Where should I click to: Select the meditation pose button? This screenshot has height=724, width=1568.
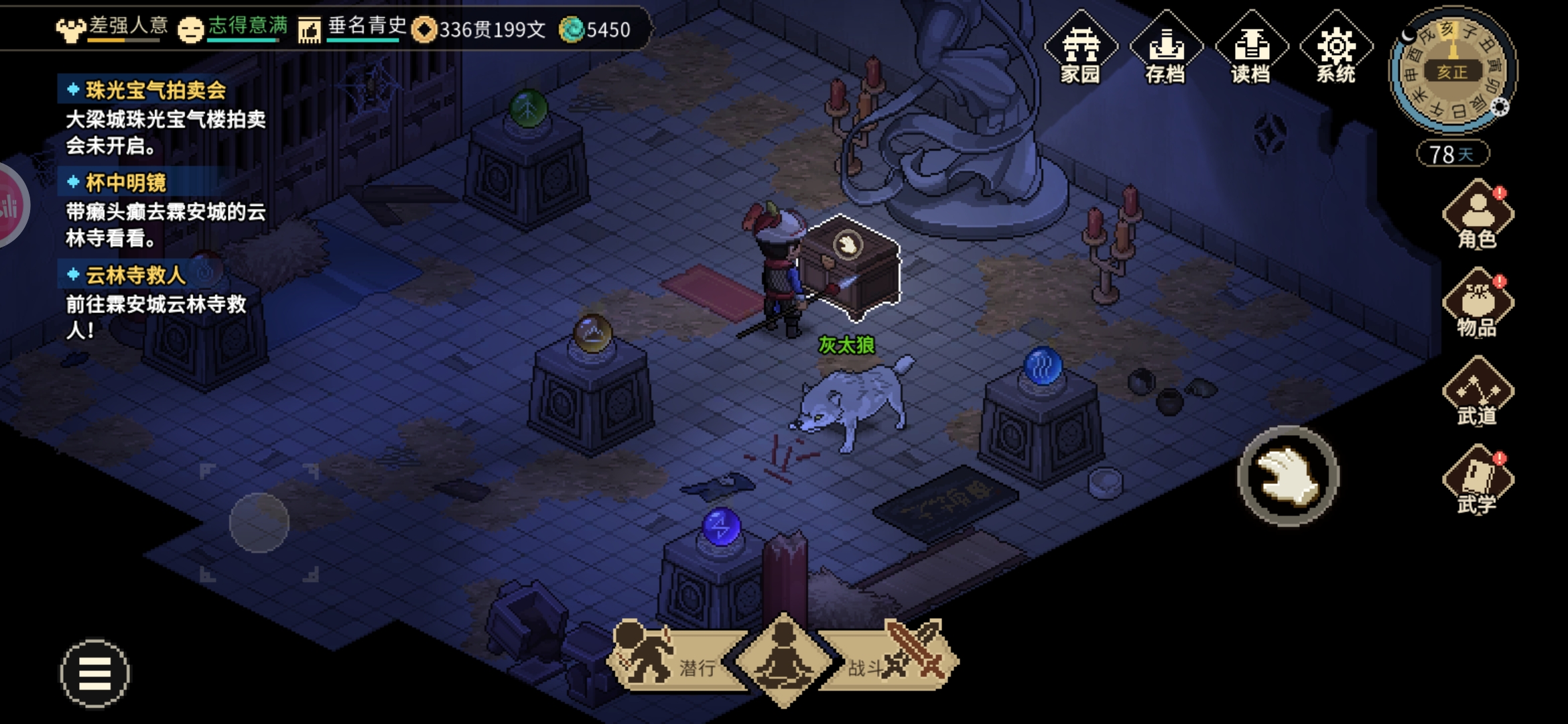pos(783,660)
